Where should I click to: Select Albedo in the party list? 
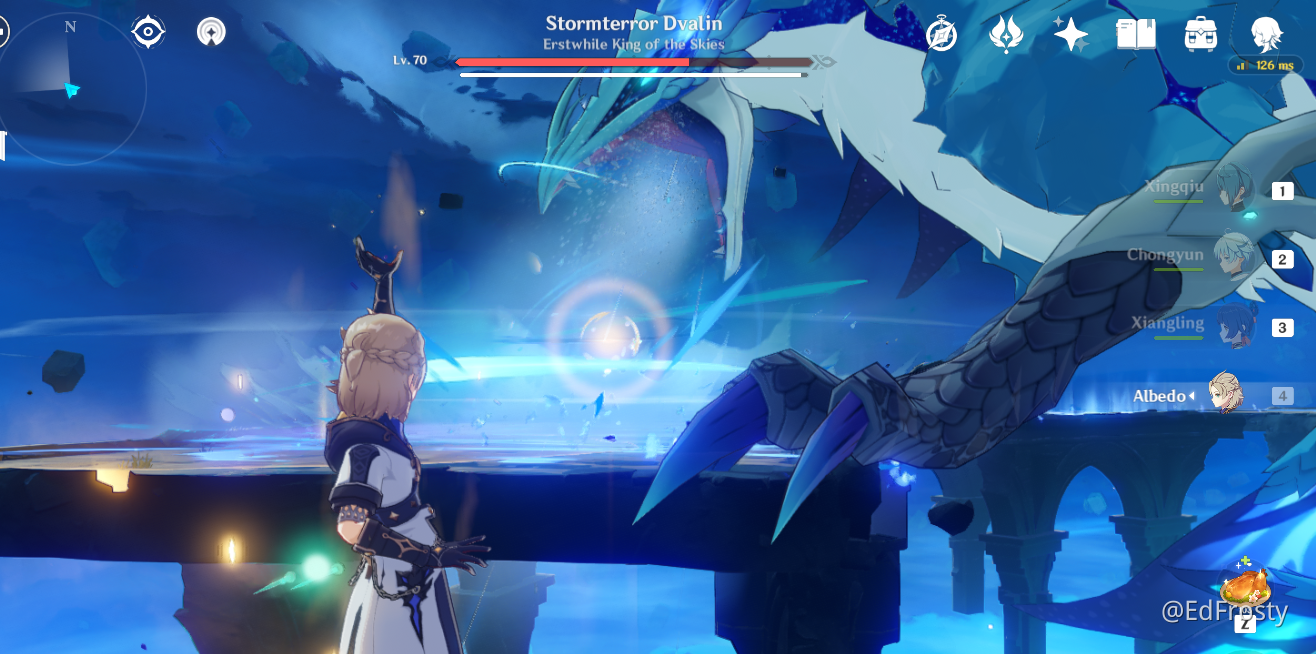(1225, 395)
